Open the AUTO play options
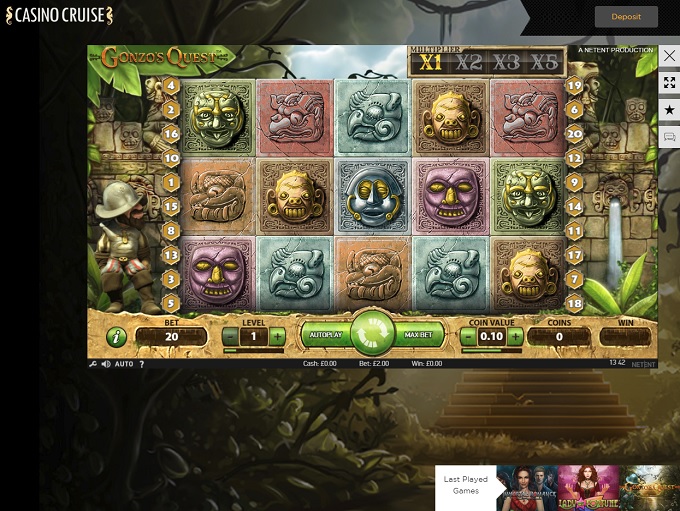Screen dimensions: 680x511 (124, 364)
